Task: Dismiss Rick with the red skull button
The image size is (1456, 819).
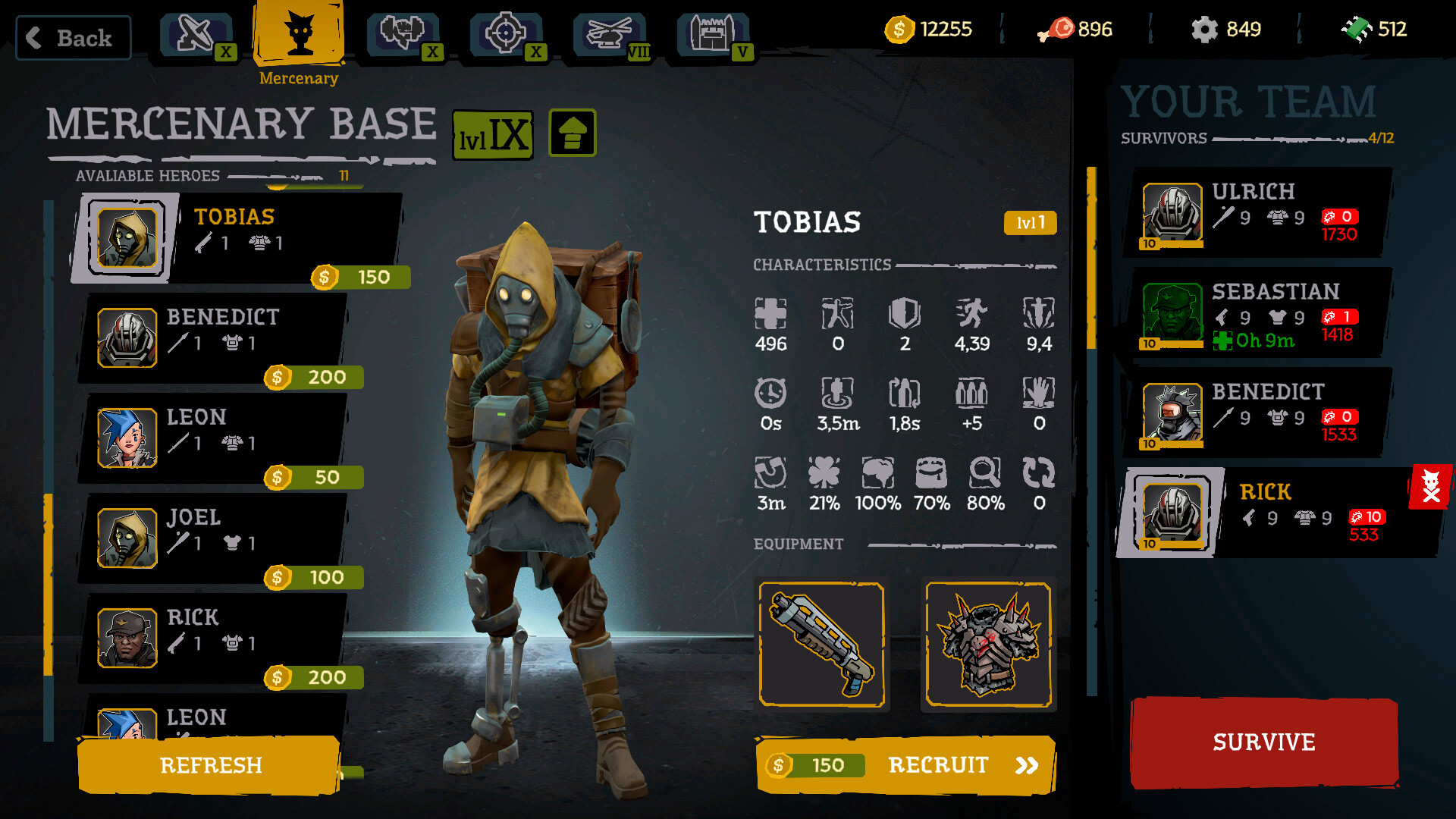Action: click(1430, 487)
